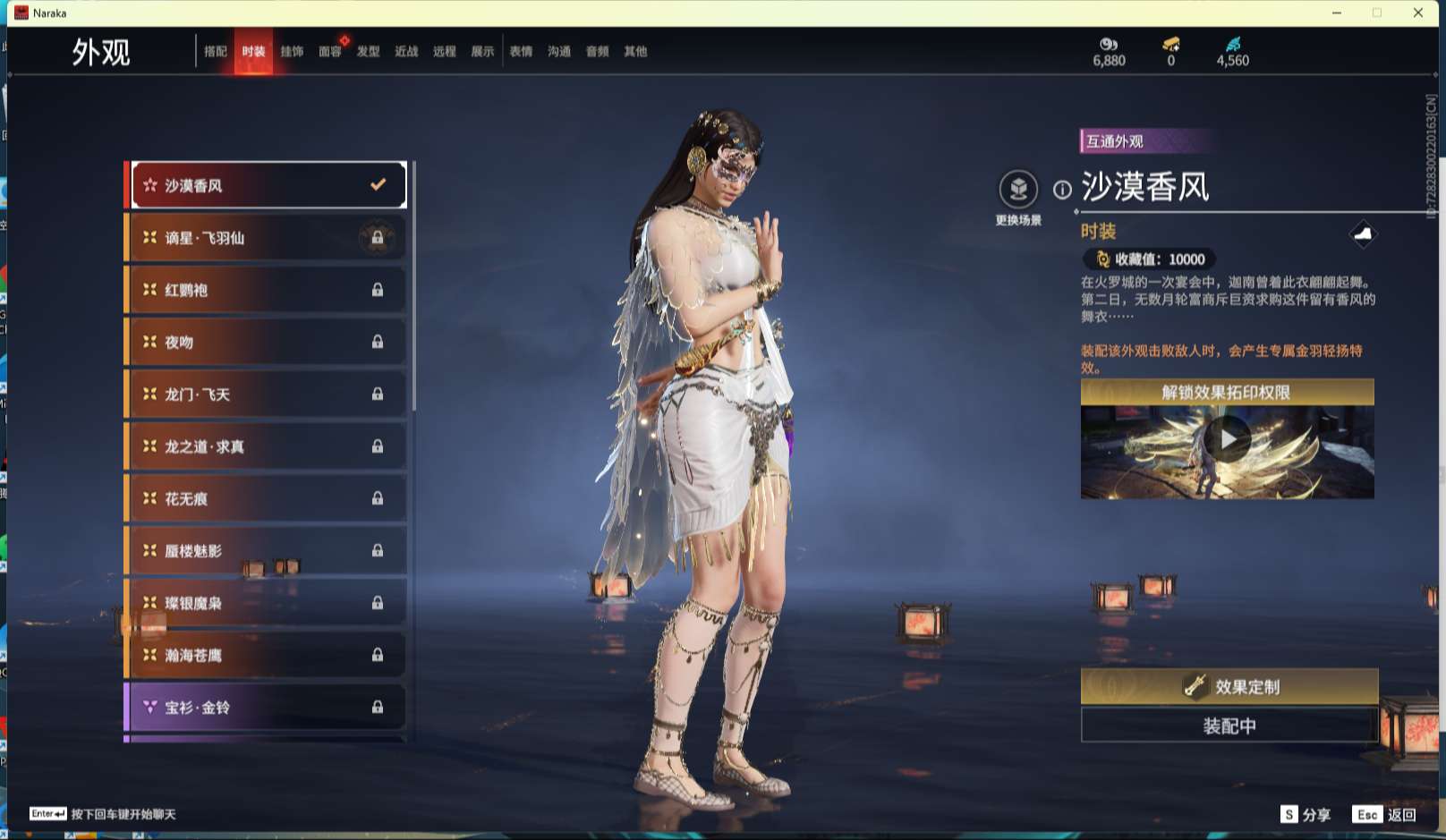The width and height of the screenshot is (1446, 840).
Task: Switch to the 发型 tab
Action: tap(369, 52)
